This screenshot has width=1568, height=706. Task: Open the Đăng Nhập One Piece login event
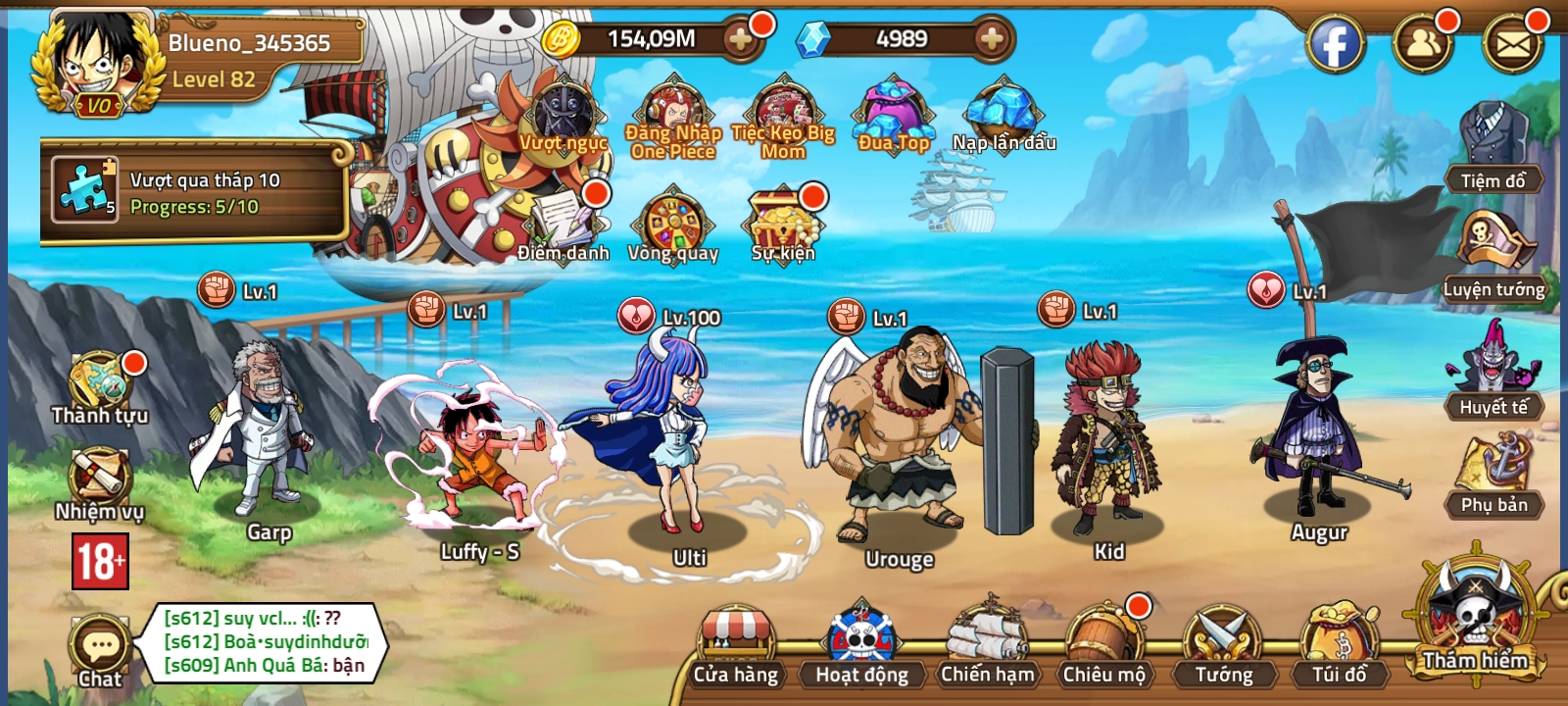671,111
